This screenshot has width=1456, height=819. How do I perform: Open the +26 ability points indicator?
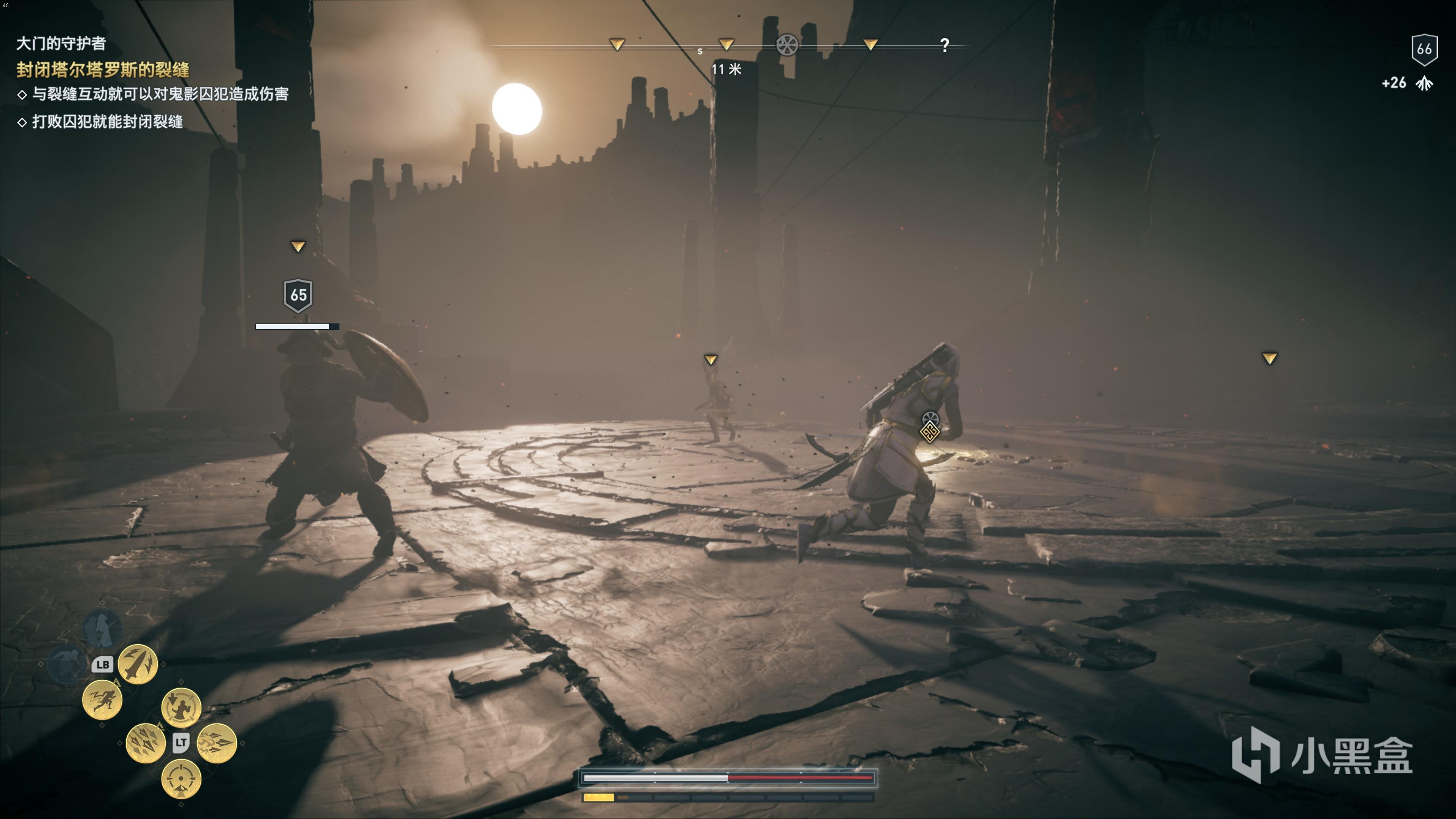coord(1407,83)
